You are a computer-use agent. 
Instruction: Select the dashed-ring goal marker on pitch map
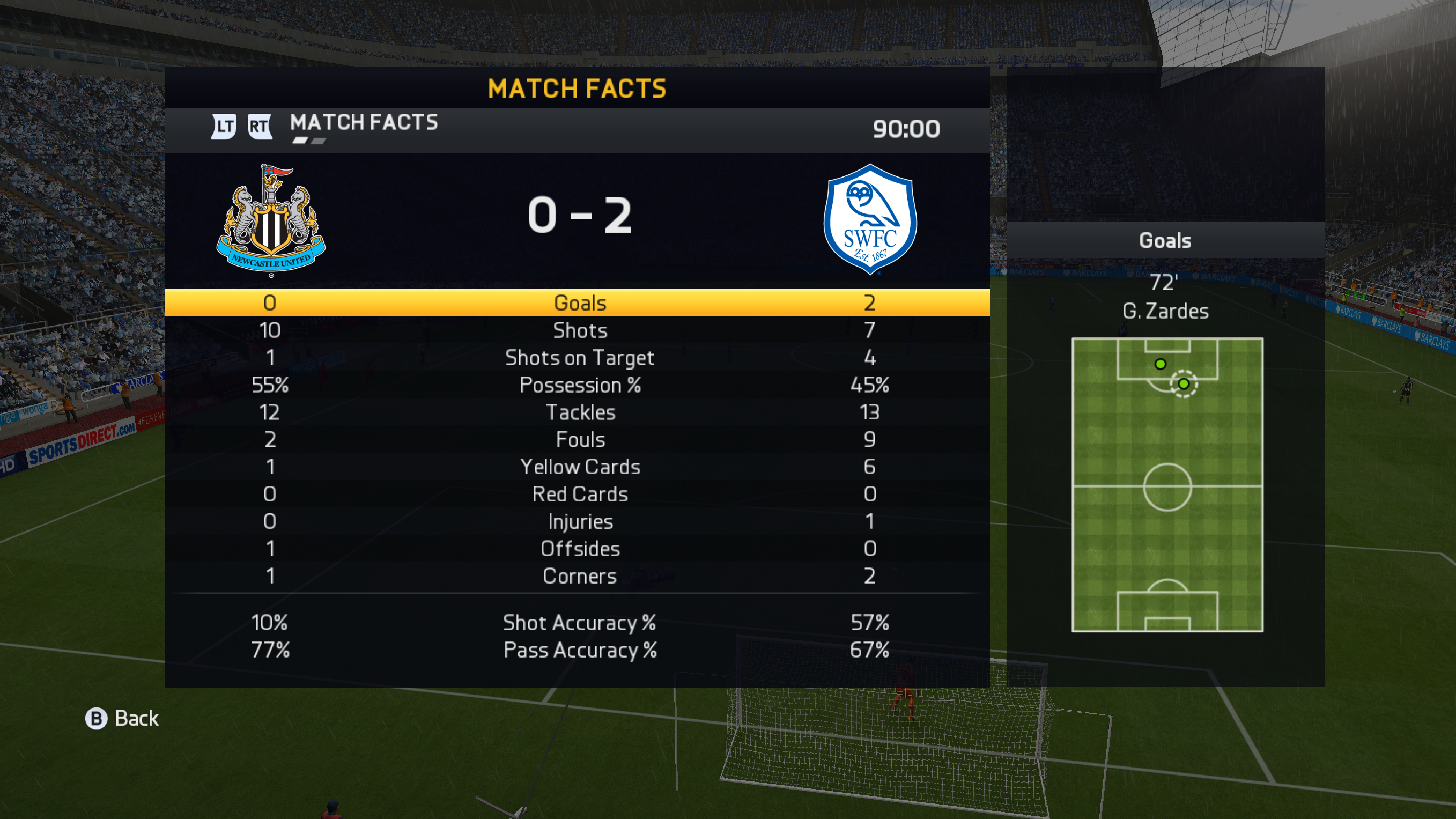[x=1184, y=385]
